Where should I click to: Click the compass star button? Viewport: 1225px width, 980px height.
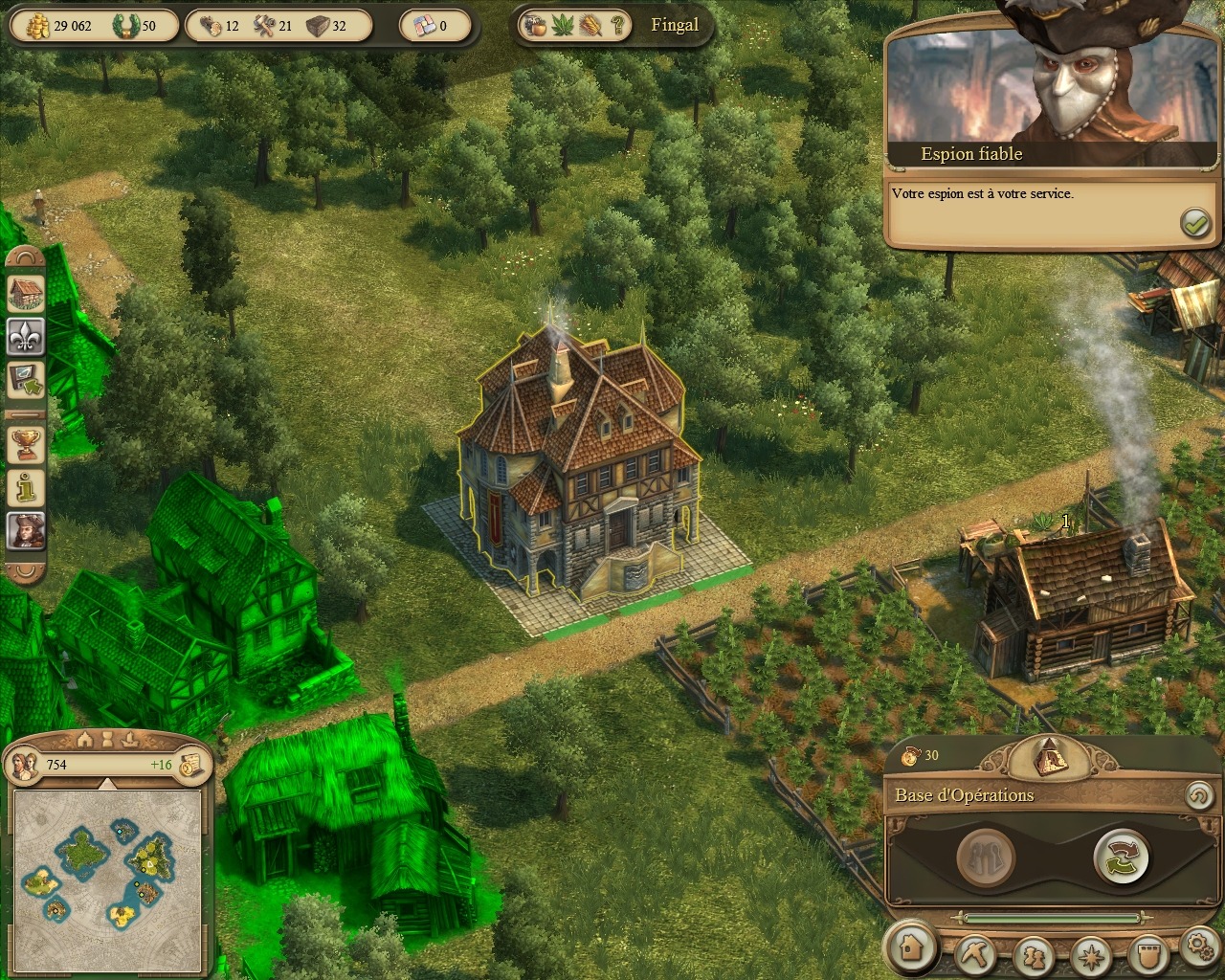pyautogui.click(x=1091, y=955)
